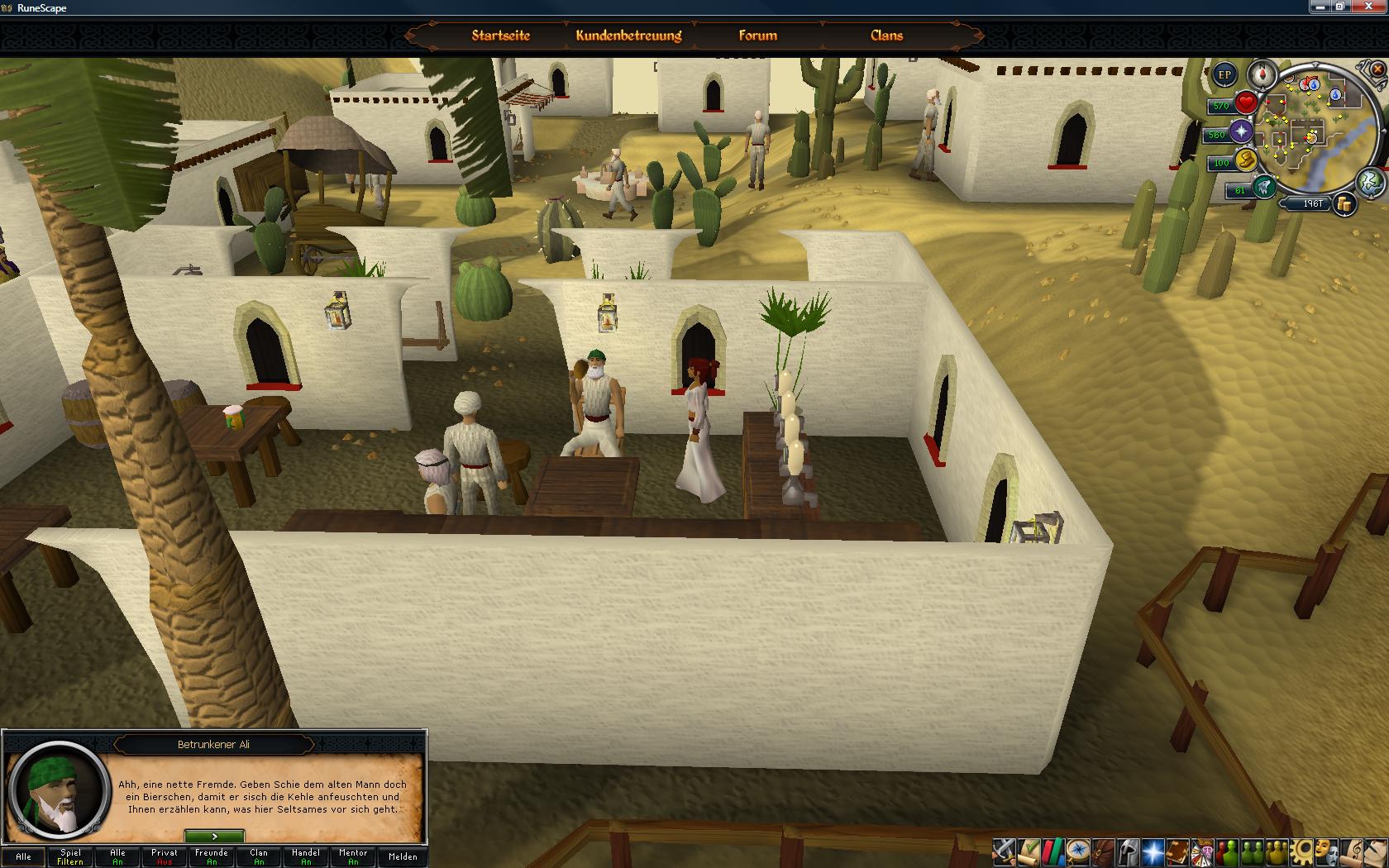Click the red heart life points orb
The width and height of the screenshot is (1389, 868).
pyautogui.click(x=1246, y=103)
